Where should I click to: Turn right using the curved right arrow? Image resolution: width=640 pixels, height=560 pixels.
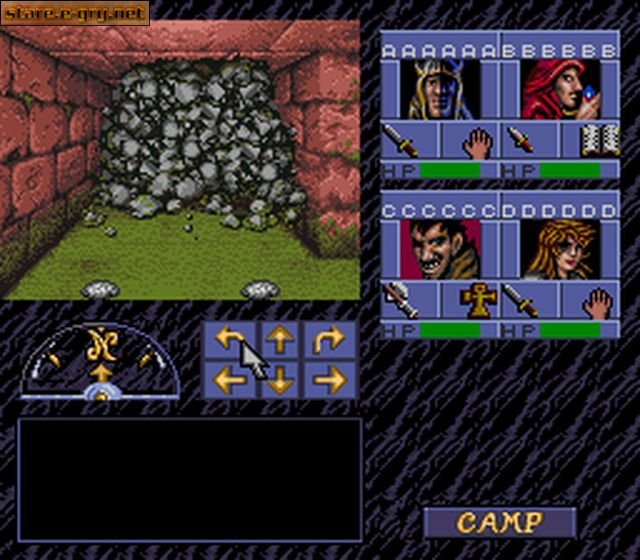[330, 342]
